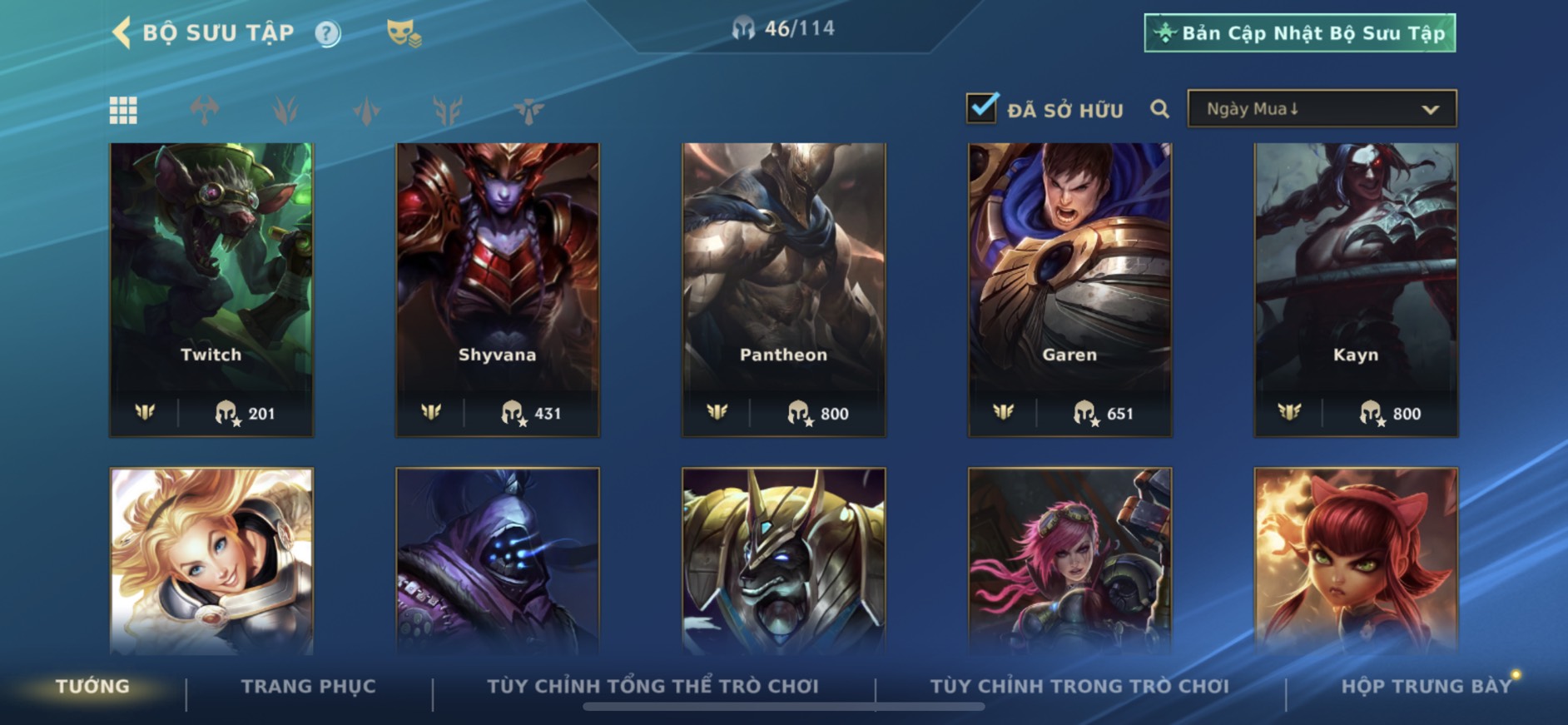Open the collection help question mark
The image size is (1568, 725).
[327, 33]
